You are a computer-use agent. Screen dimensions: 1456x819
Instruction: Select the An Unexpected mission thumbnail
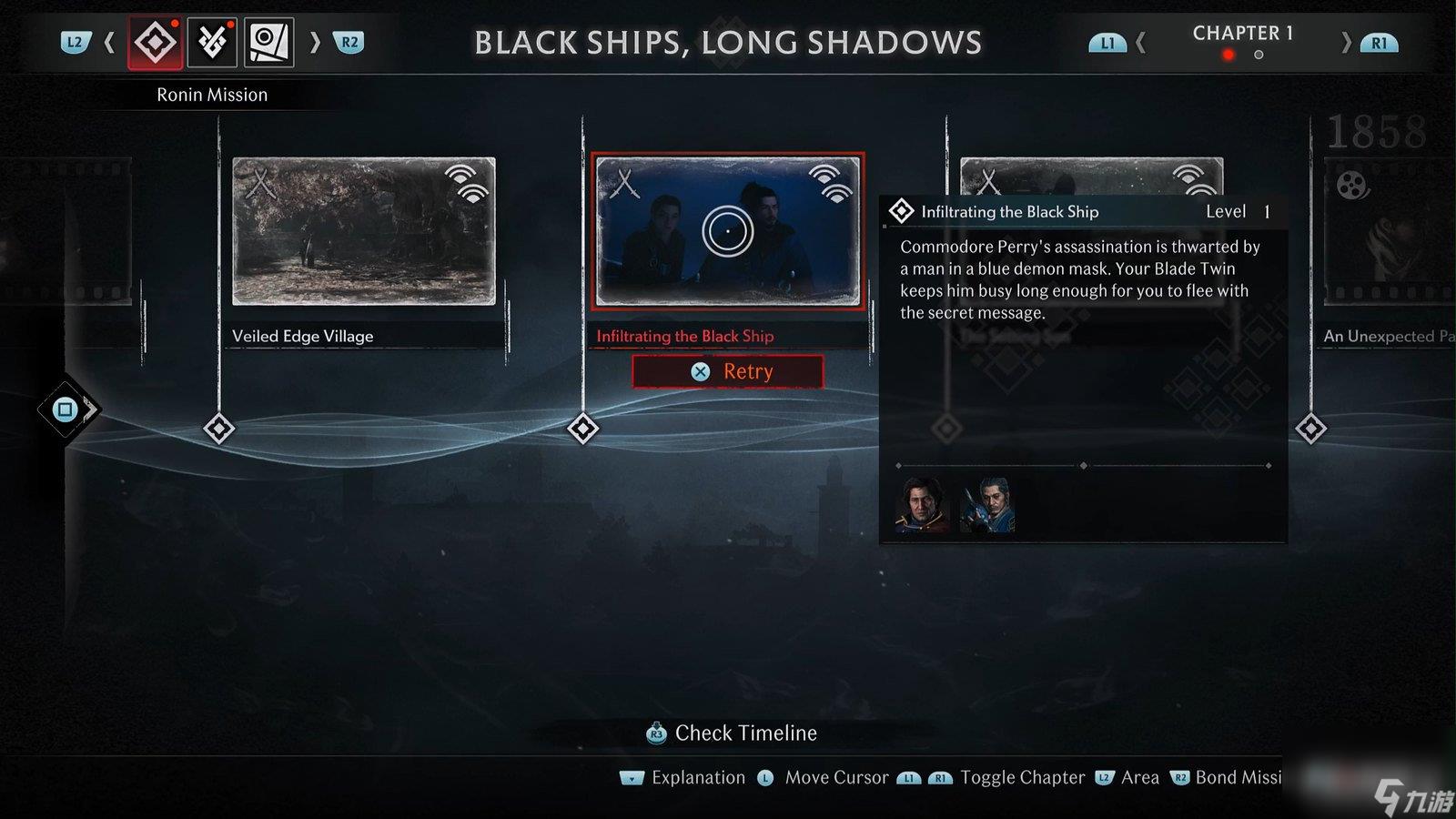[x=1388, y=231]
